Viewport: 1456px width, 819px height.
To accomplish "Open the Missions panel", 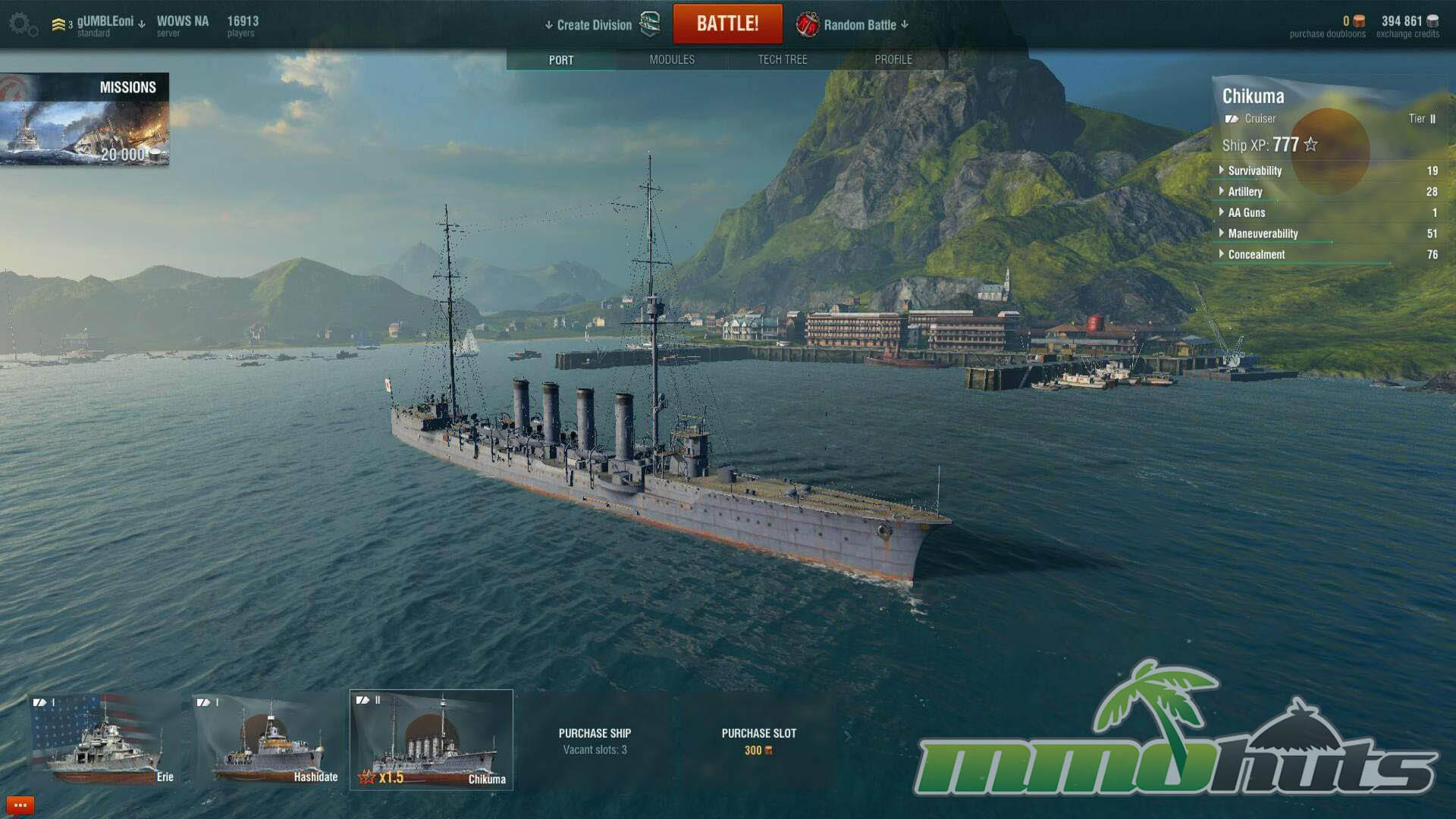I will pyautogui.click(x=84, y=119).
